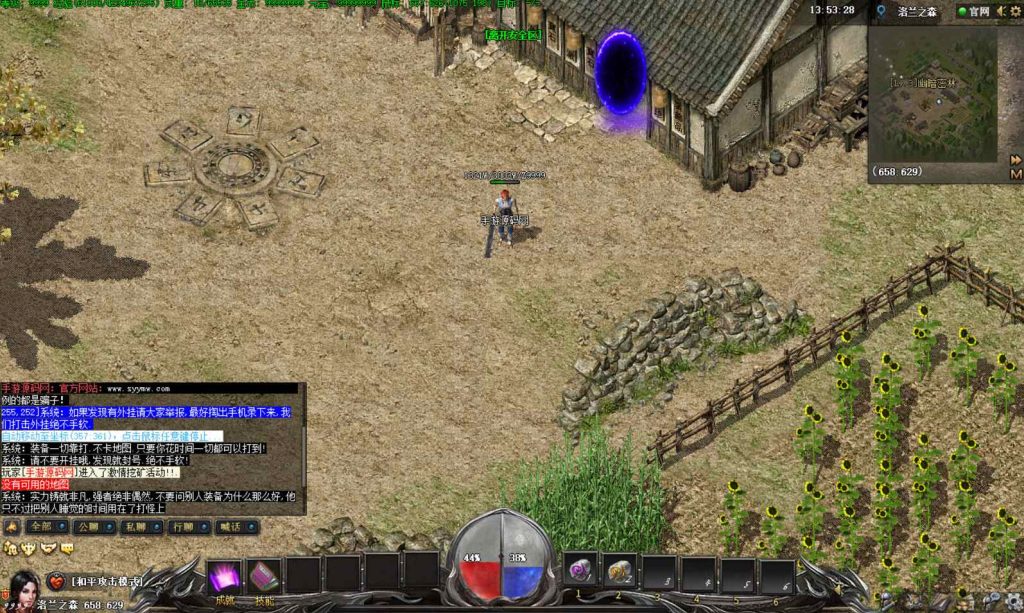This screenshot has height=613, width=1024.
Task: Switch chat to the 公聊 channel
Action: (x=91, y=526)
